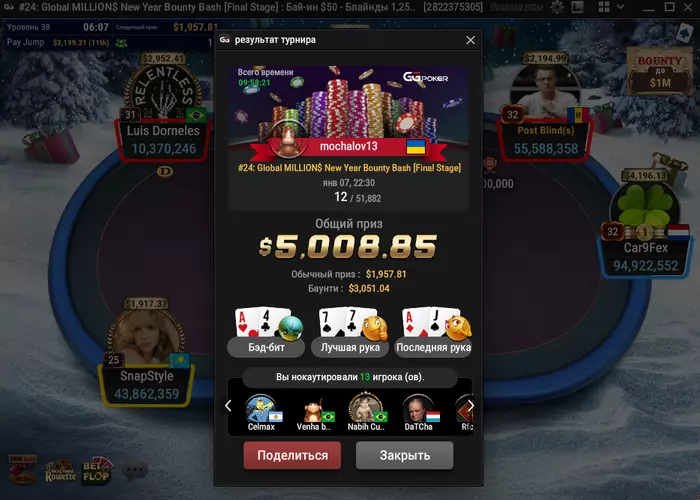Dismiss the tournament result dialog with X

[x=471, y=40]
